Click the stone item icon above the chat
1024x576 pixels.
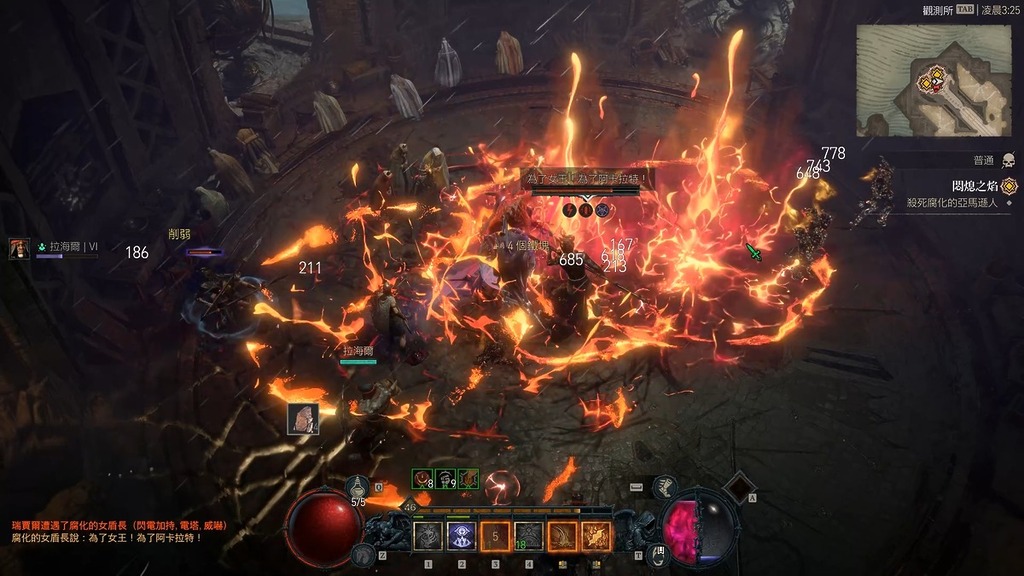point(303,418)
